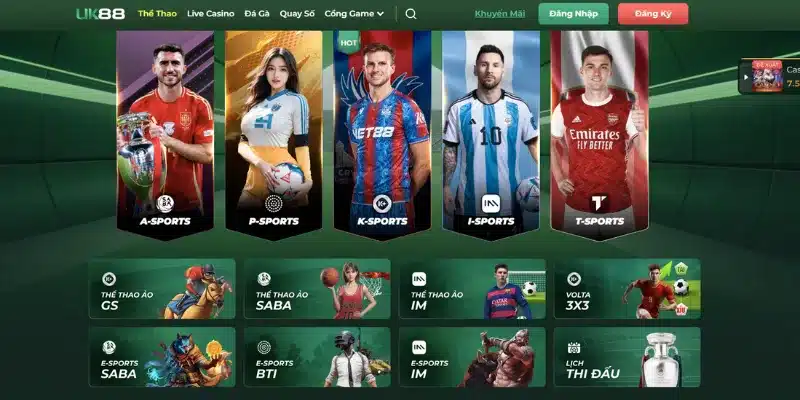The width and height of the screenshot is (800, 400).
Task: Open the K-Sports card
Action: pyautogui.click(x=383, y=130)
